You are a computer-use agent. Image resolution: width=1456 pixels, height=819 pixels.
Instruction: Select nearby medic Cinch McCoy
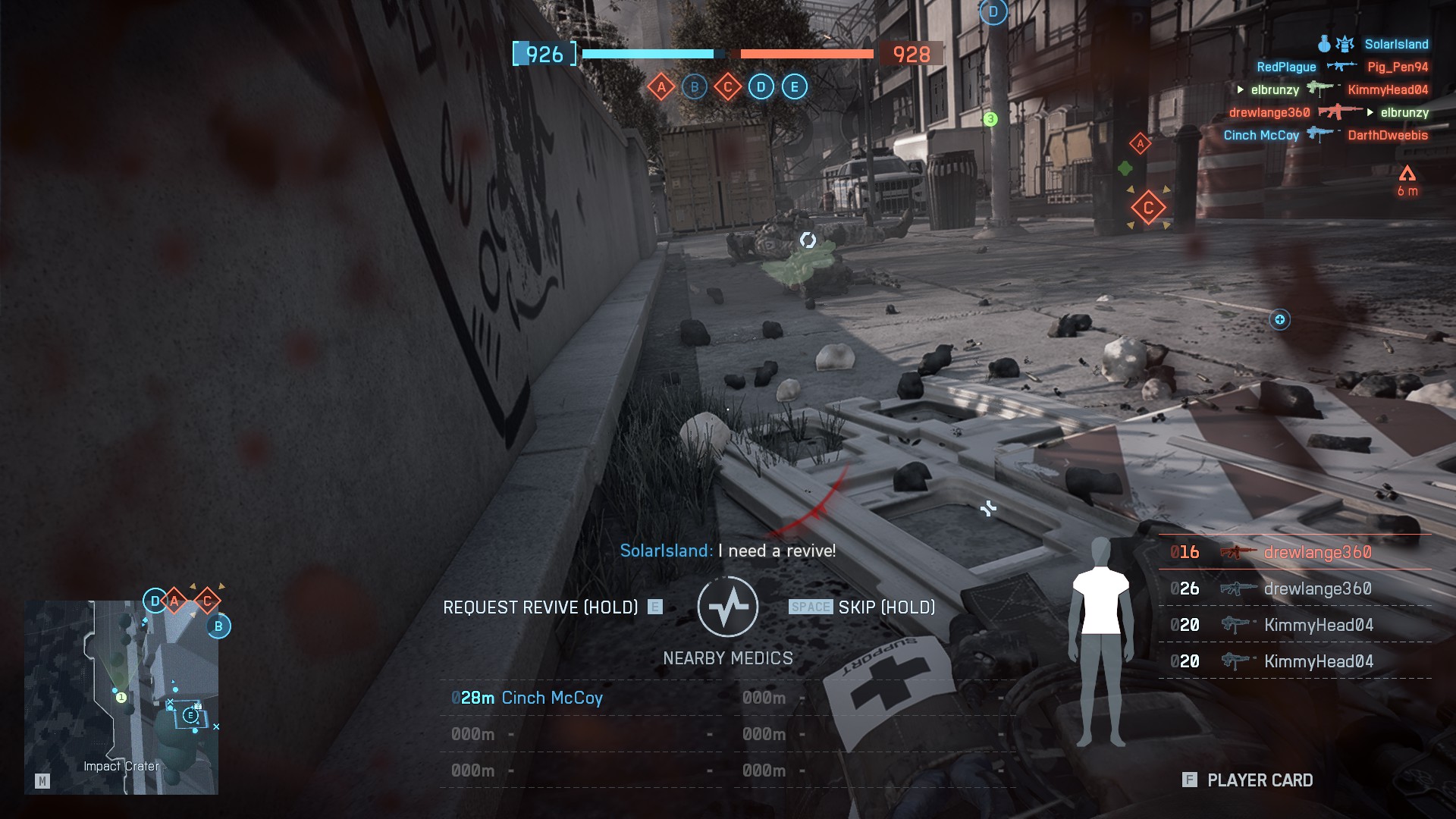point(551,698)
